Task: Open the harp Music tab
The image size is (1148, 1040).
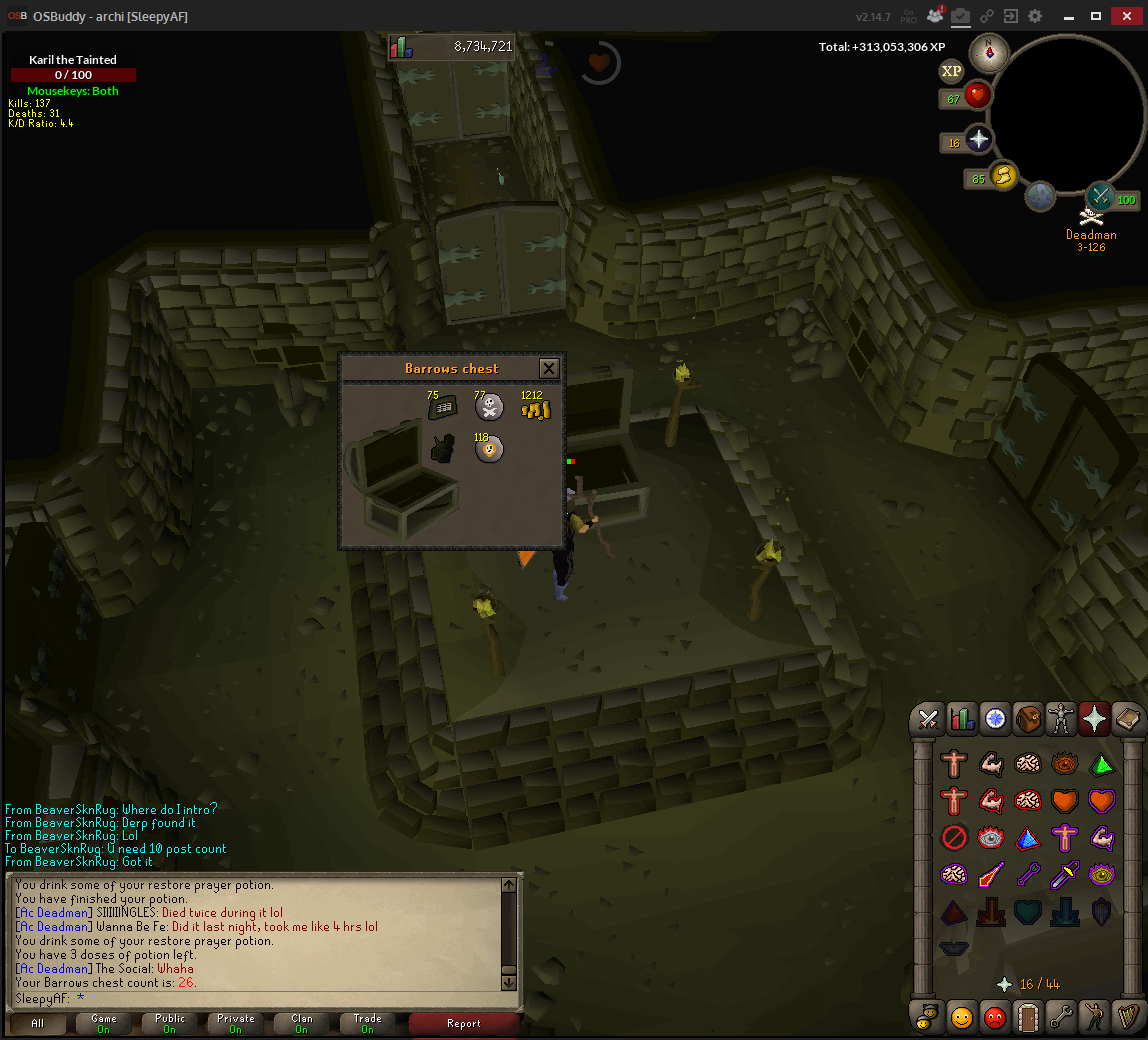Action: pyautogui.click(x=1127, y=1017)
